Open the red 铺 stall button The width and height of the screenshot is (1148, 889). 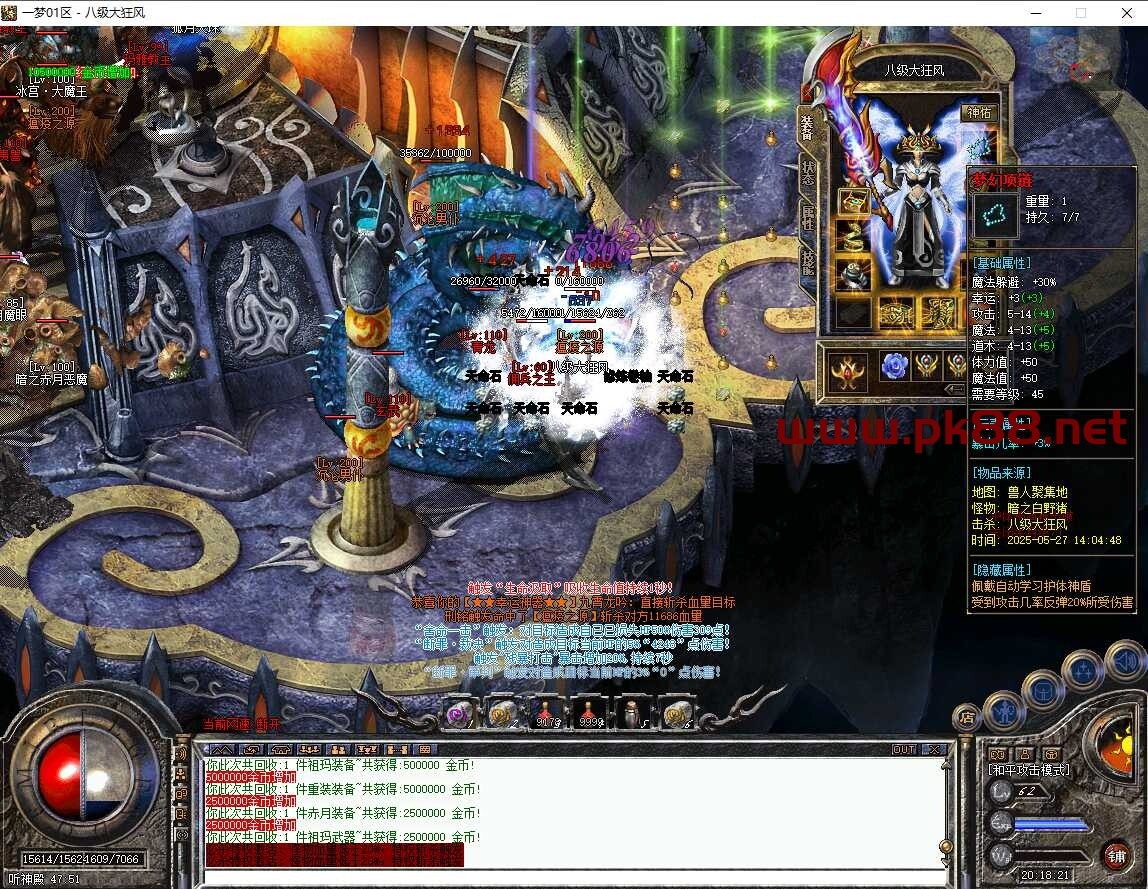click(1116, 855)
